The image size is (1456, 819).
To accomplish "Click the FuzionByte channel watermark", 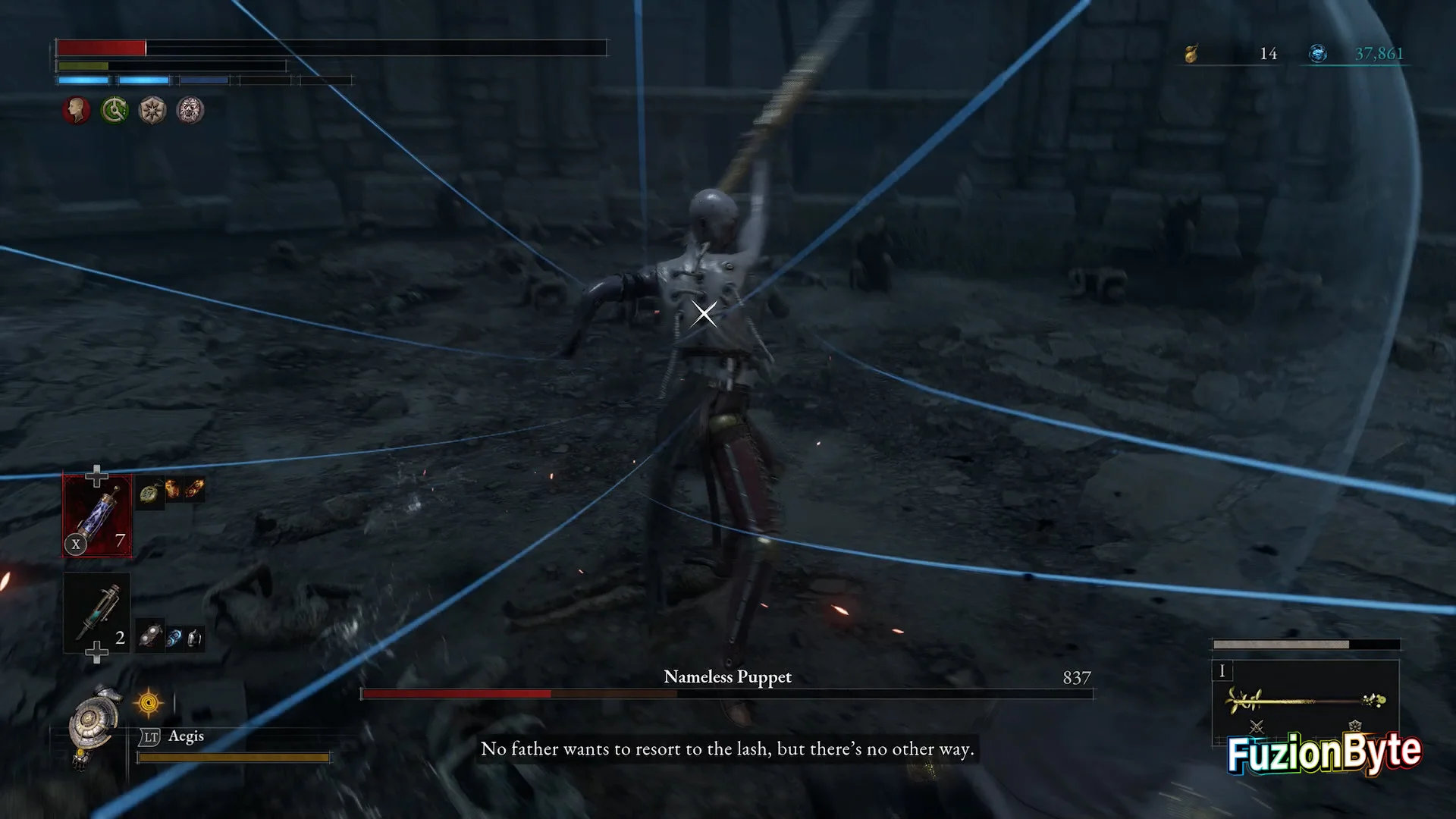I will 1324,753.
